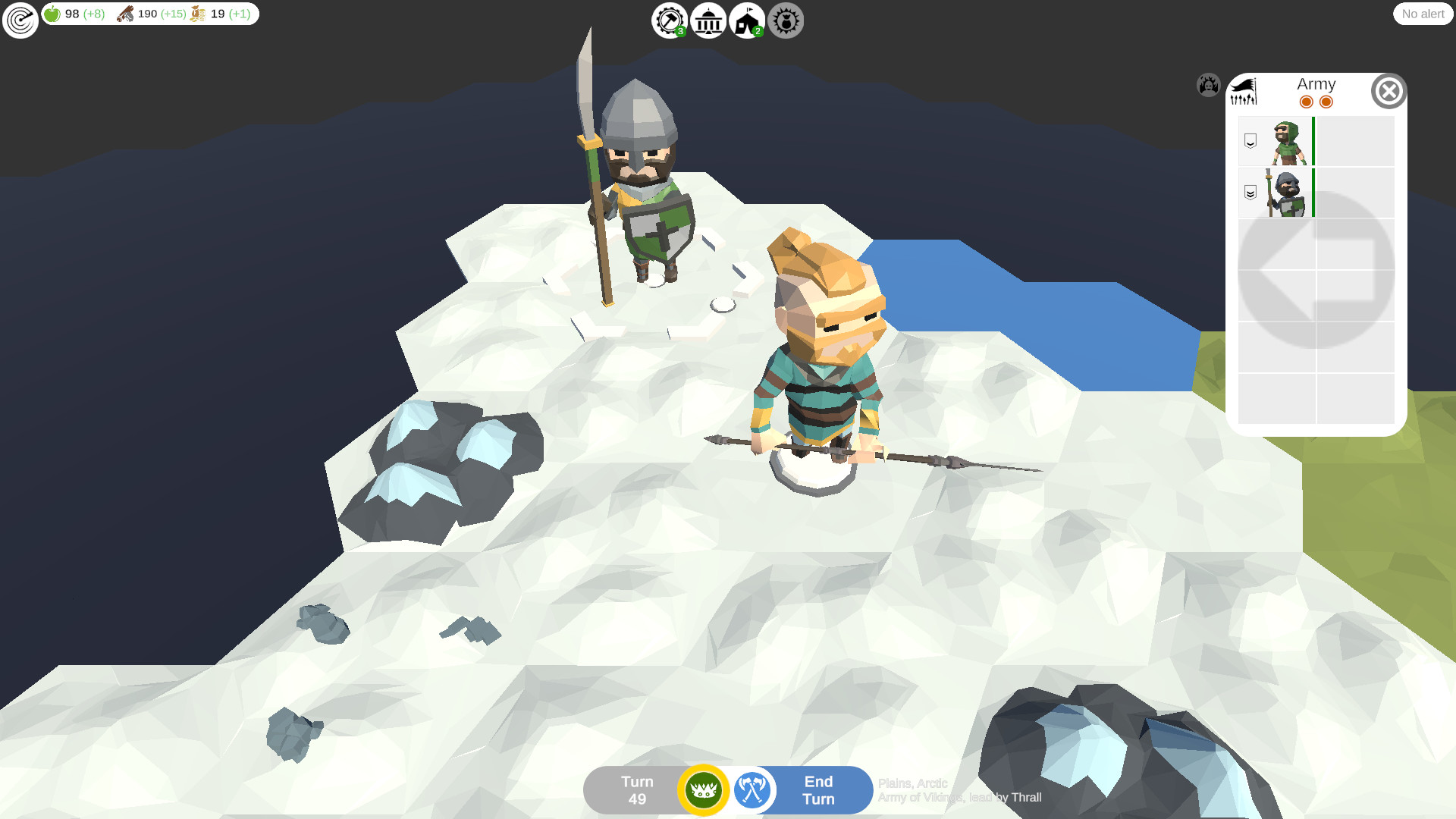Click the army banner icon on the panel
Image resolution: width=1456 pixels, height=819 pixels.
pos(1244,91)
